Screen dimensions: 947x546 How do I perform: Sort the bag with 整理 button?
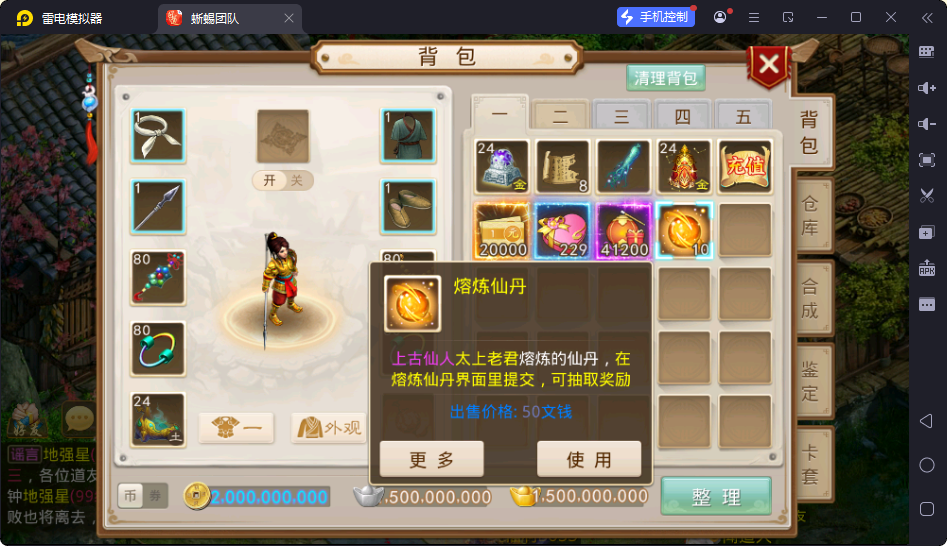tap(716, 496)
